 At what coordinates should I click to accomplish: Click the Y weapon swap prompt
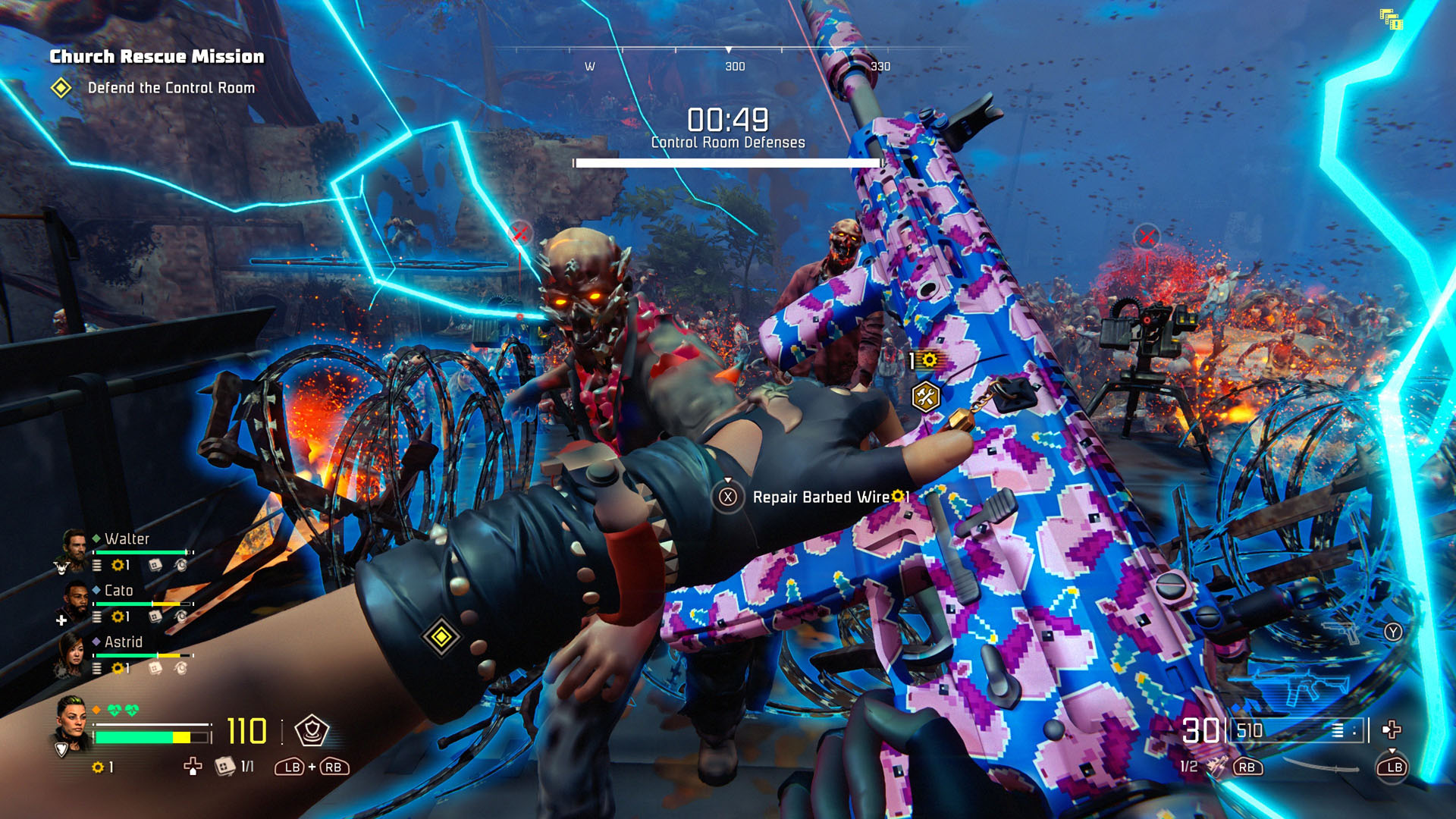tap(1393, 632)
